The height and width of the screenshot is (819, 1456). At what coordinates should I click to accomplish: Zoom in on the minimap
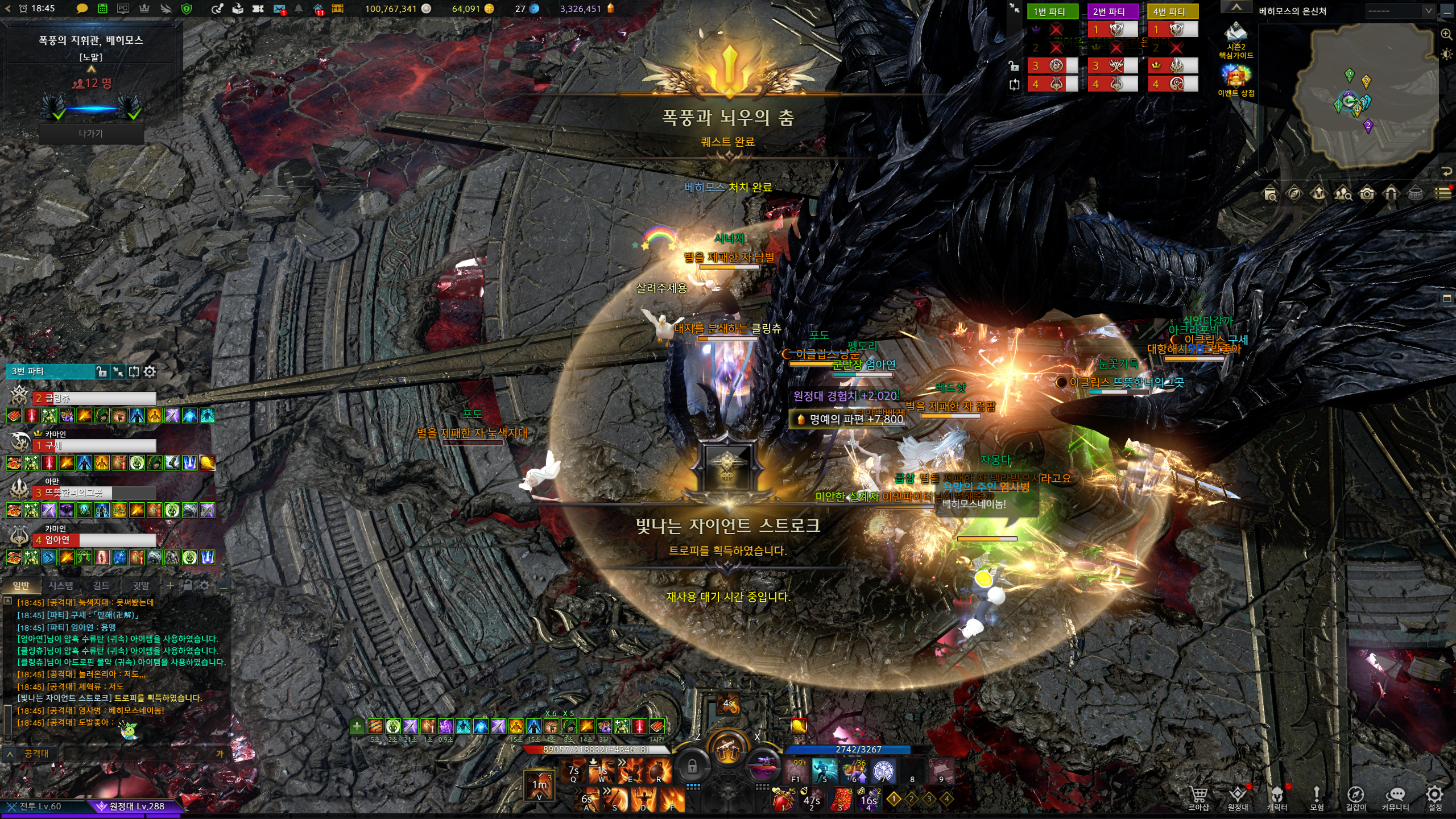pyautogui.click(x=1446, y=34)
